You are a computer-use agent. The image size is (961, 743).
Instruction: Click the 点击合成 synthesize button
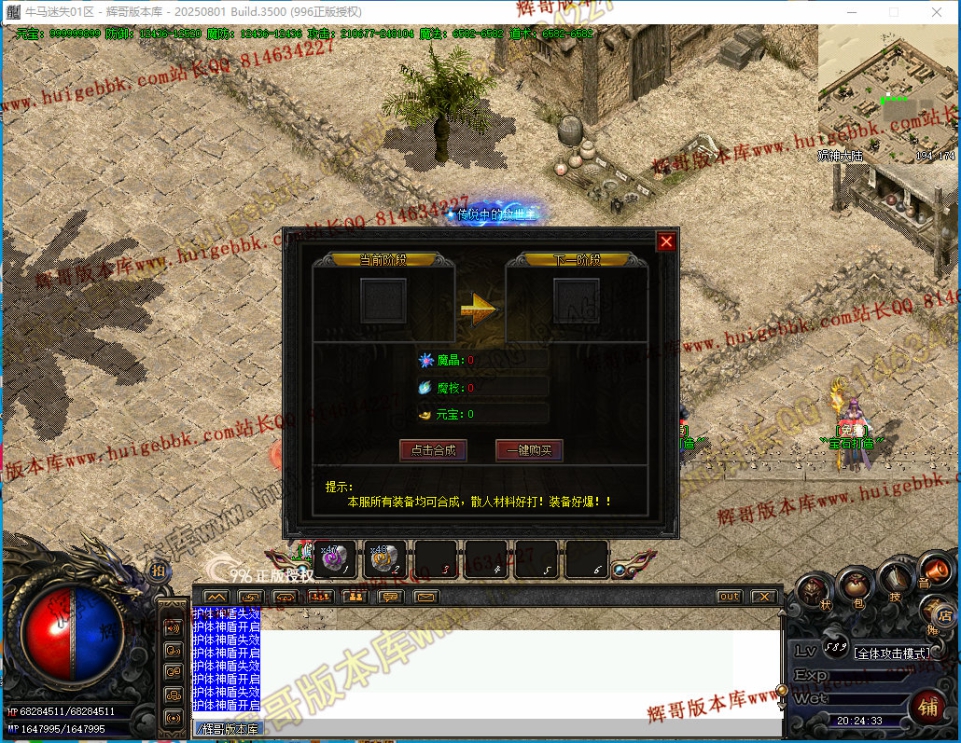433,450
